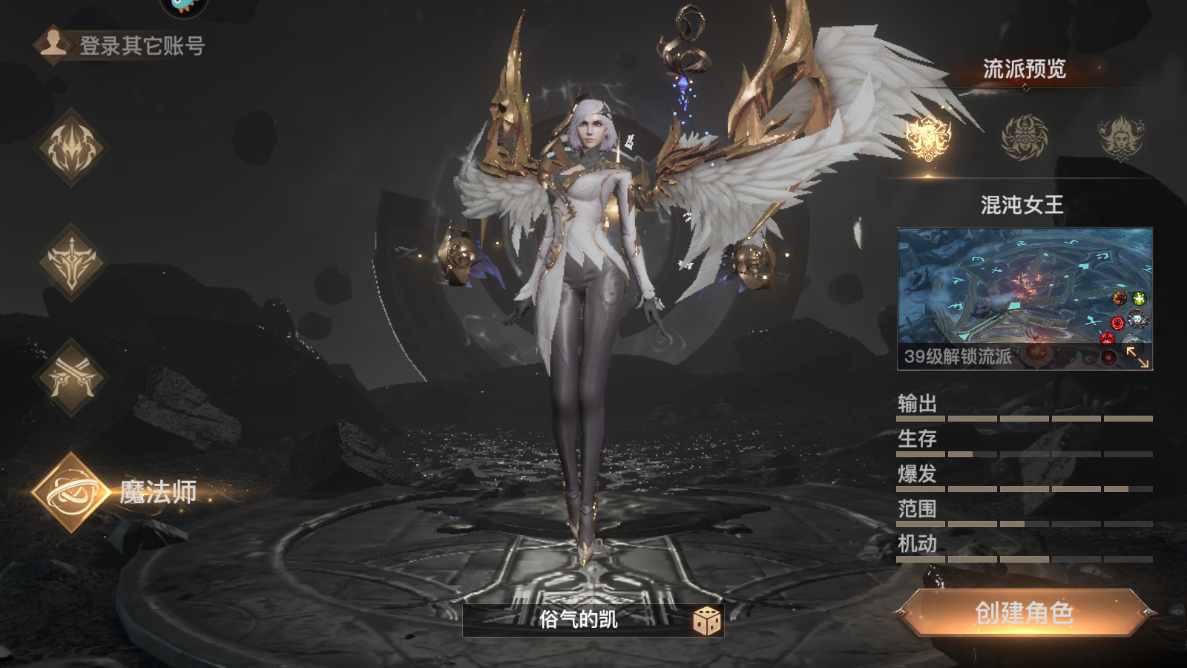Viewport: 1187px width, 668px height.
Task: Switch to the flame-haired face build emblem
Action: click(1121, 137)
